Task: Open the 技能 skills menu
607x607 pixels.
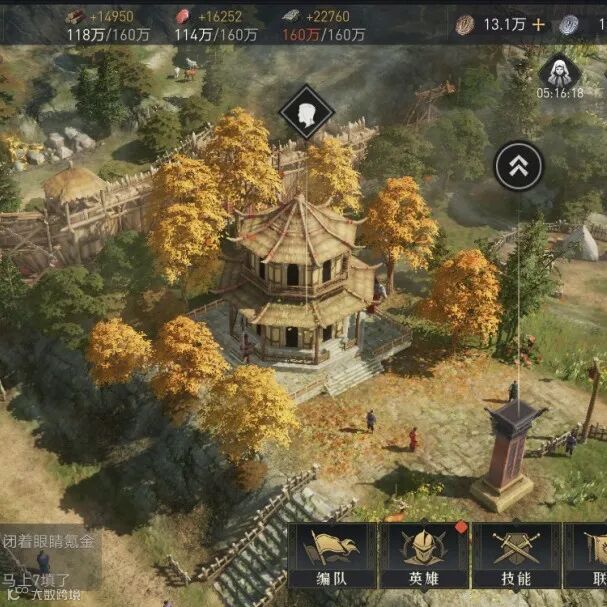Action: (x=515, y=555)
